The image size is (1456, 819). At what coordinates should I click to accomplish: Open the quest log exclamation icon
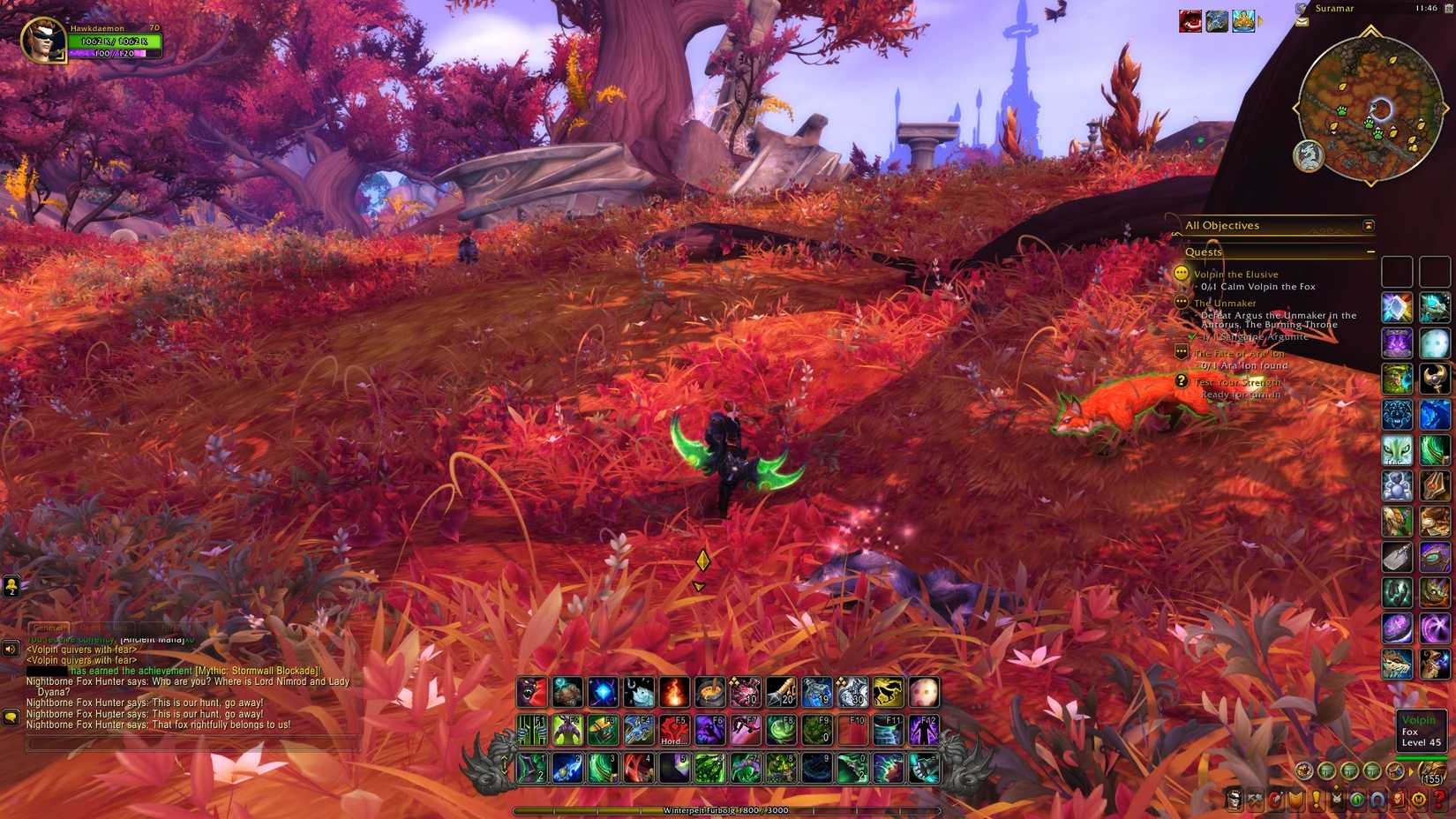1317,800
